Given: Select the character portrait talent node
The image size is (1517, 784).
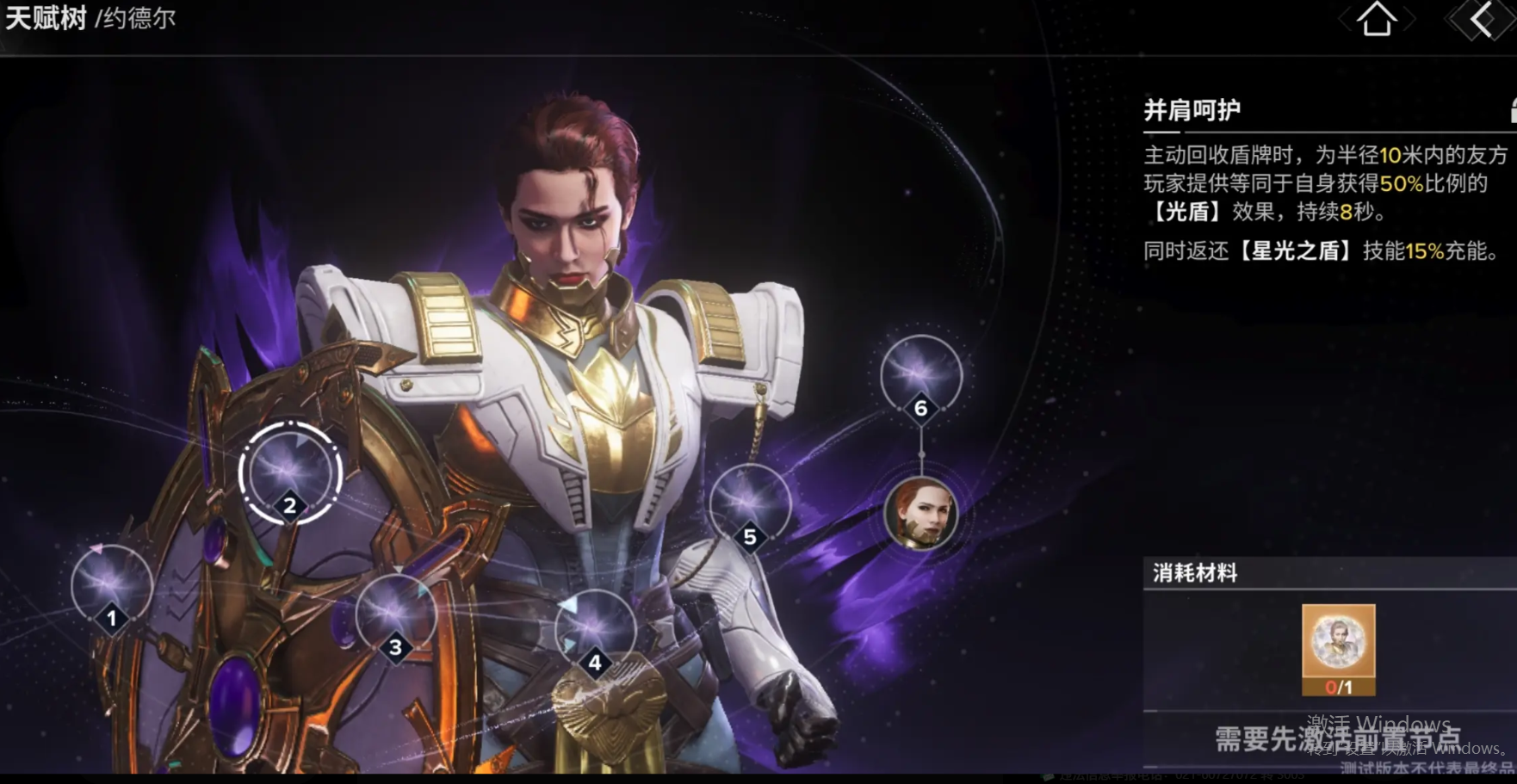Looking at the screenshot, I should coord(920,515).
